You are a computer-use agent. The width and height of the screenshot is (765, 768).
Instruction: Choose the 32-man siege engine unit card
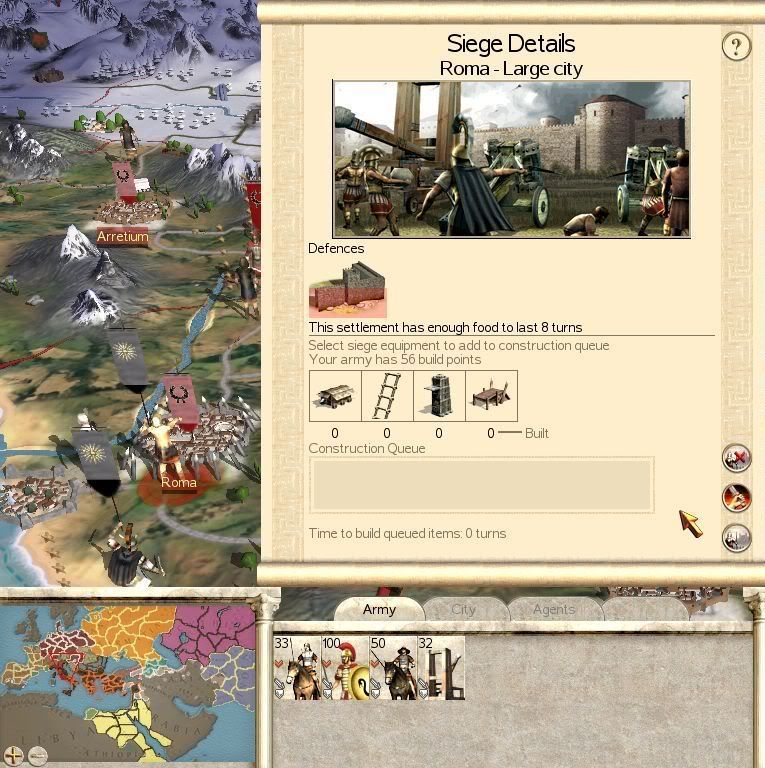click(x=441, y=667)
